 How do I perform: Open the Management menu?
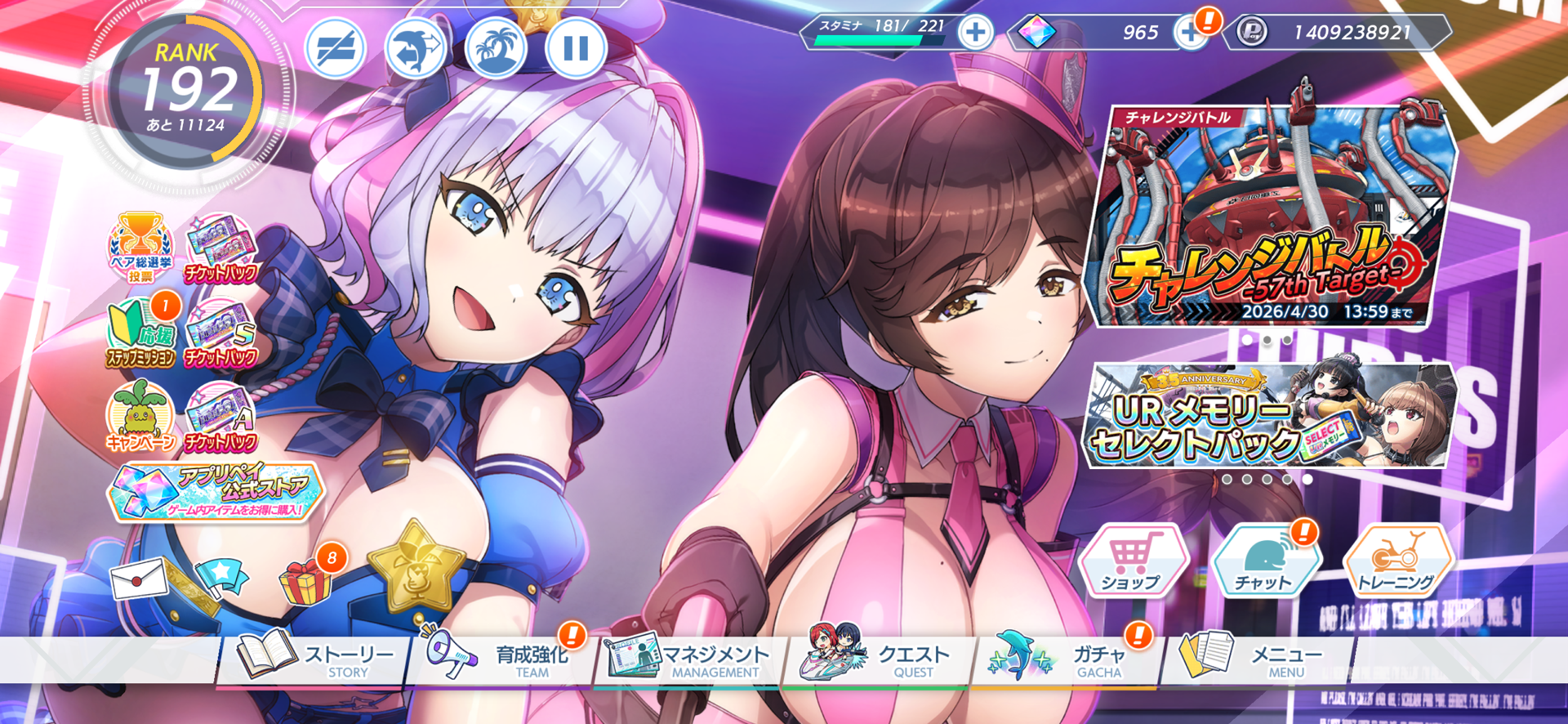pyautogui.click(x=690, y=659)
